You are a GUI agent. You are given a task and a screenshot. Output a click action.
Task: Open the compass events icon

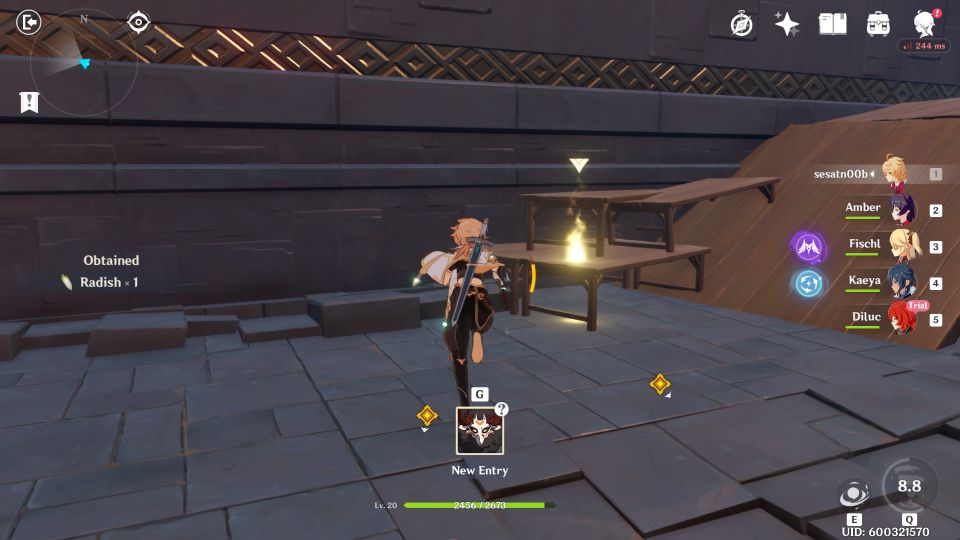[741, 24]
